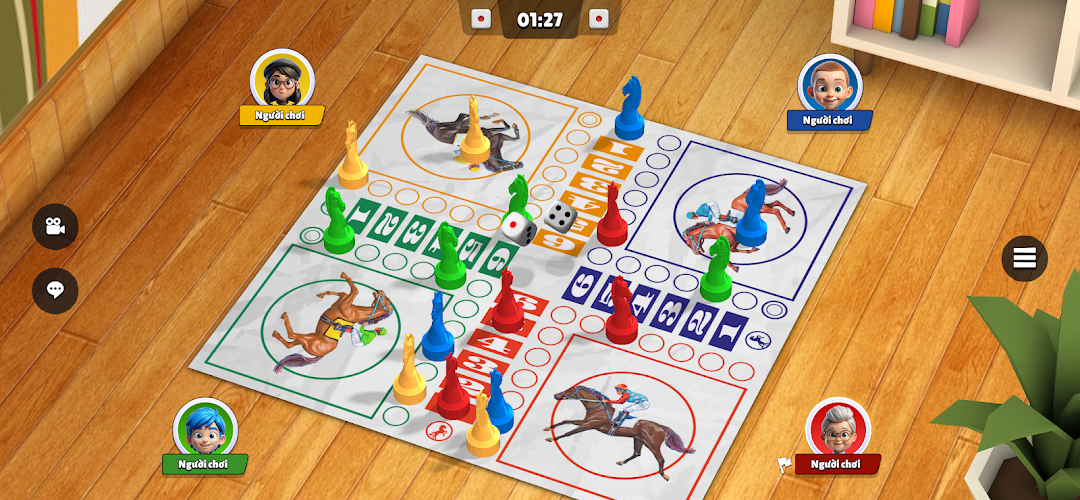Open the chat speech bubble
Image resolution: width=1080 pixels, height=500 pixels.
point(55,290)
